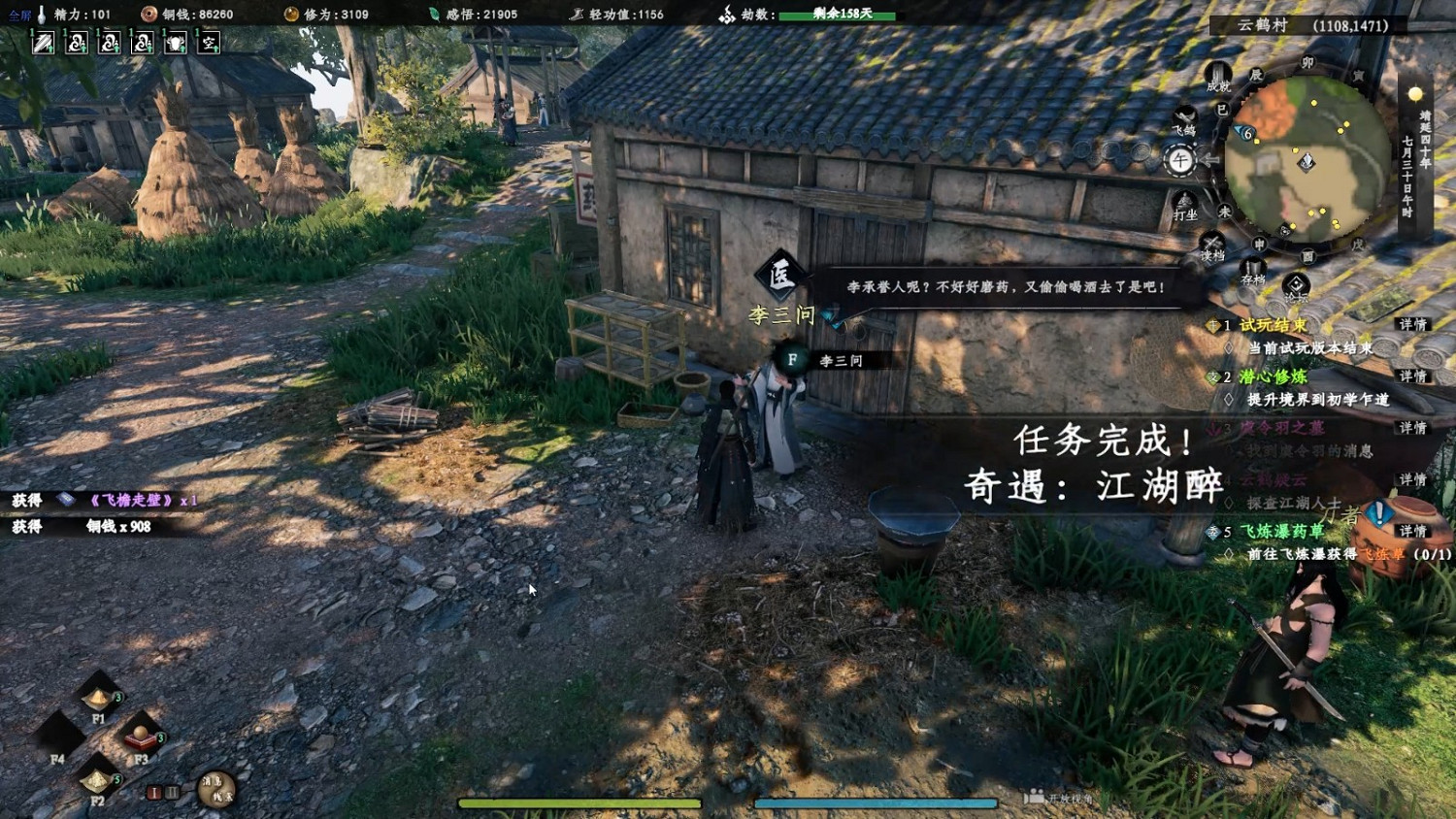Click the exclamation mark above the clay jar
Viewport: 1456px width, 819px height.
point(1377,510)
